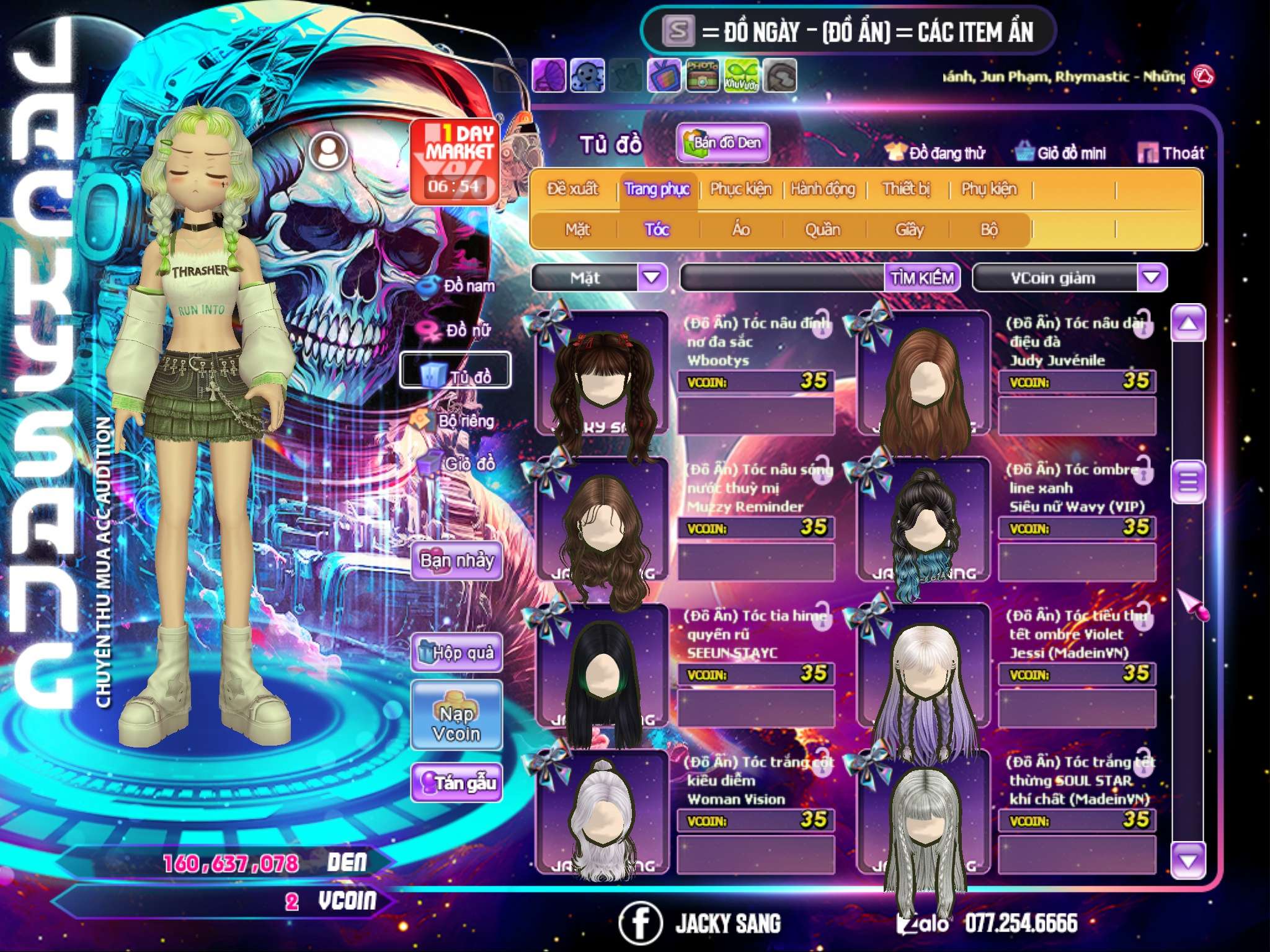This screenshot has width=1270, height=952.
Task: Open Giỏ đồ mini cart
Action: pyautogui.click(x=1061, y=153)
